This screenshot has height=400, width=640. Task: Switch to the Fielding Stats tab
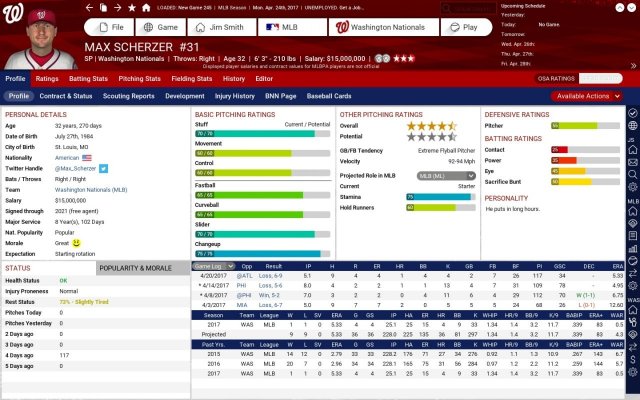pos(192,78)
